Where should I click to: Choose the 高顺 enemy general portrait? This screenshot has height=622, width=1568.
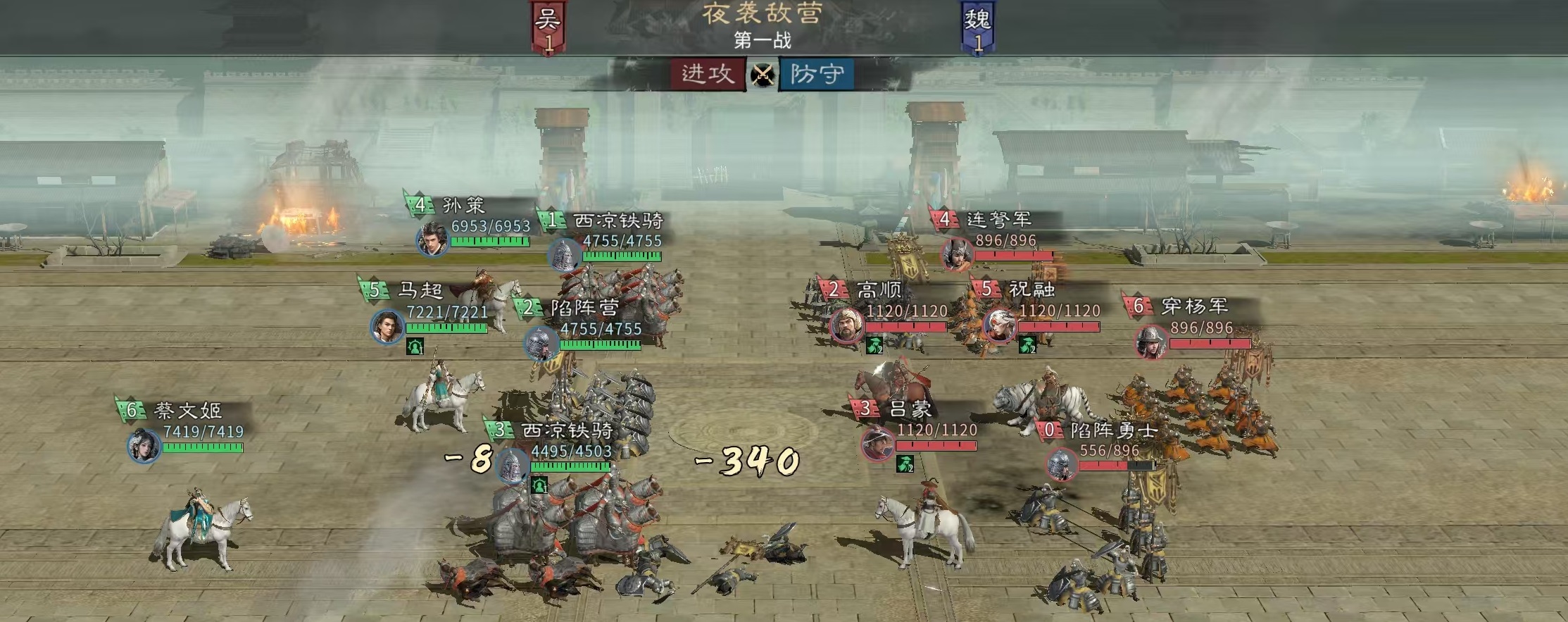[x=846, y=325]
